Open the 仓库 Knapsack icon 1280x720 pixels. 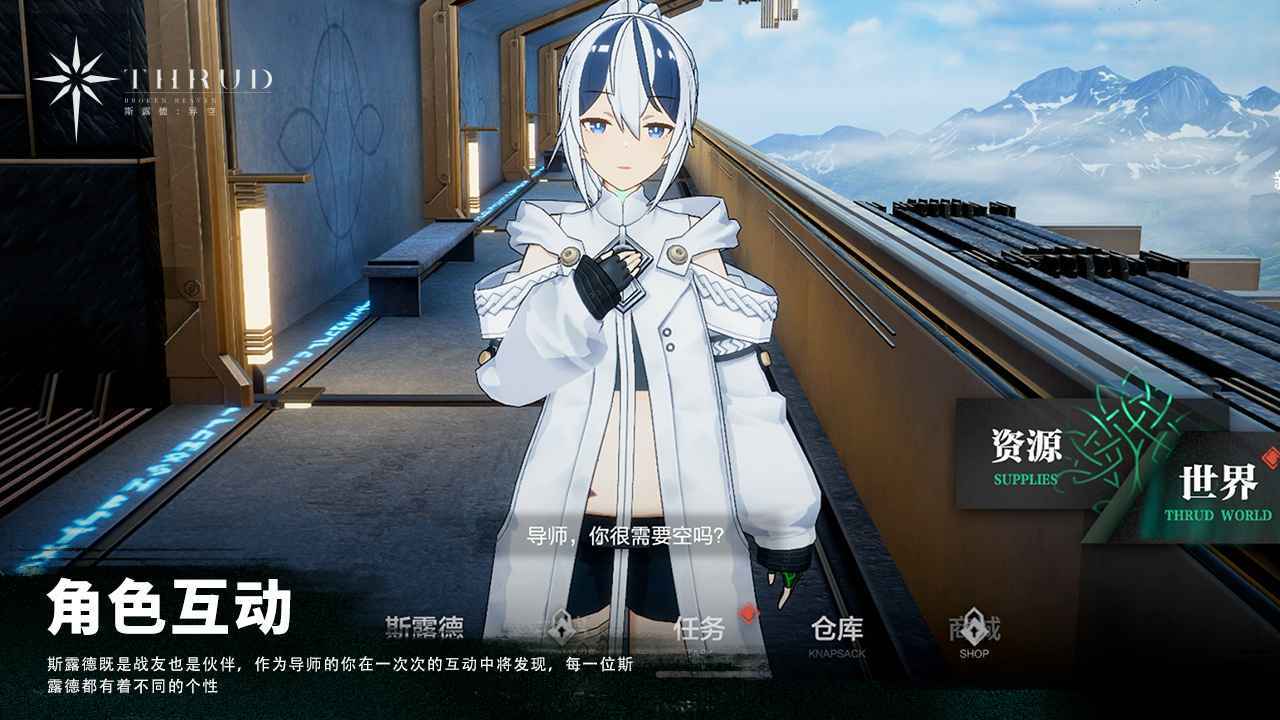click(x=835, y=630)
